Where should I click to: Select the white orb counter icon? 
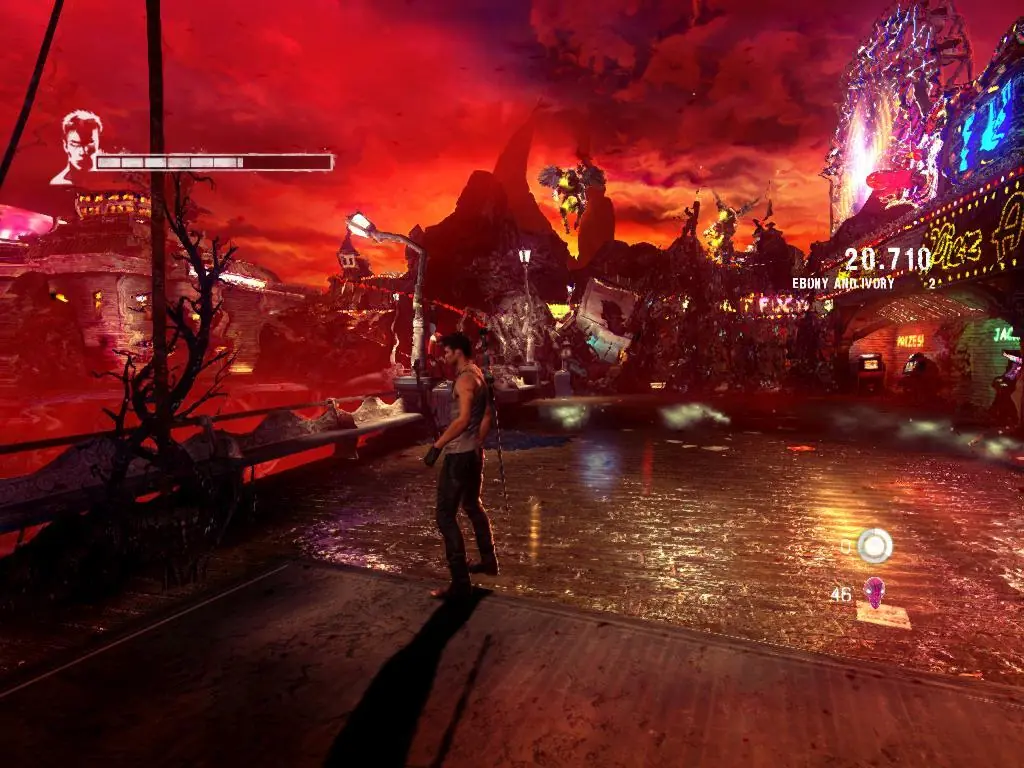tap(875, 545)
